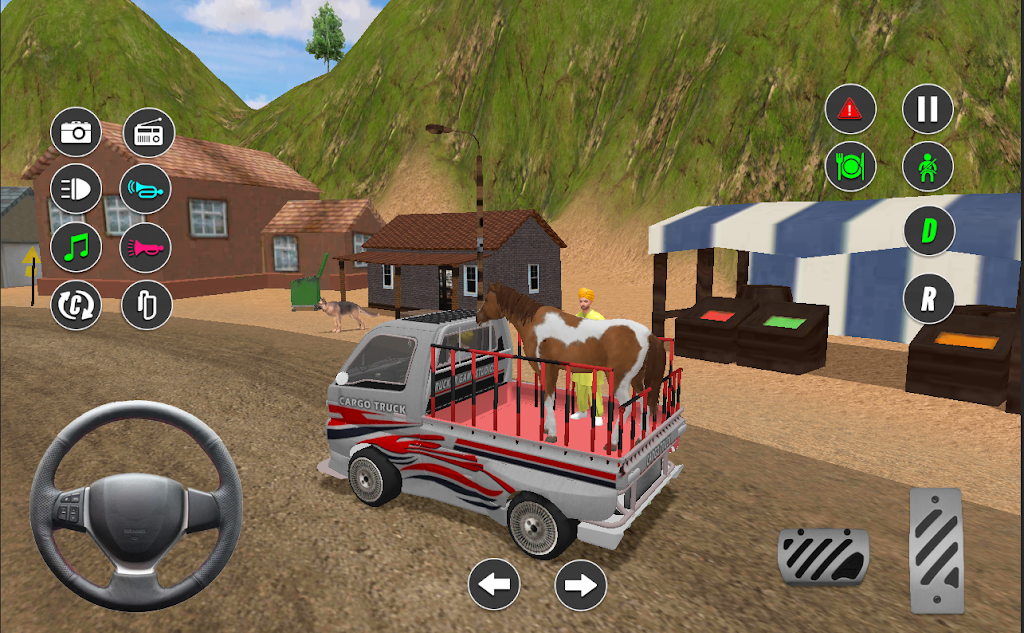1024x633 pixels.
Task: Pause the game
Action: 928,109
